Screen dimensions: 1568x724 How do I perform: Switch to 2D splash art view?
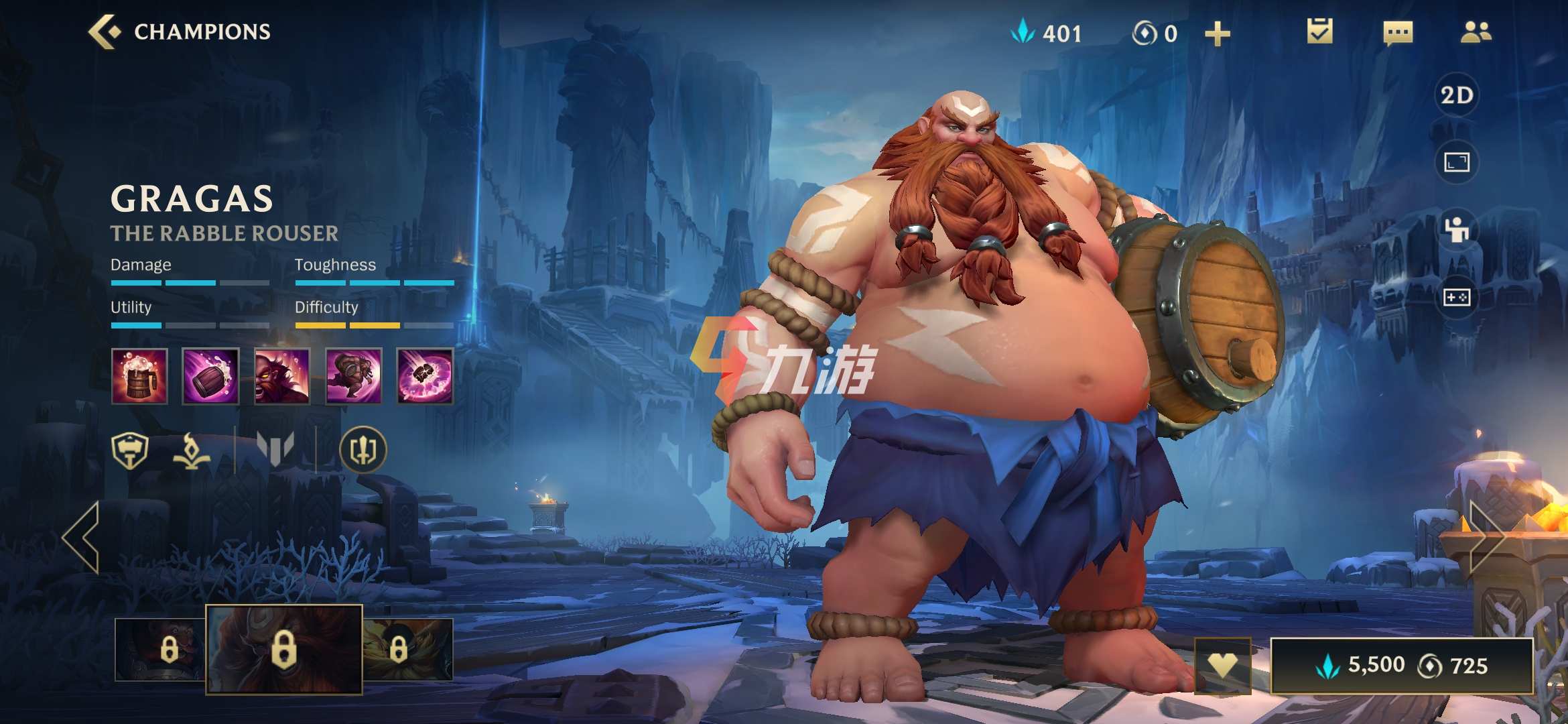pos(1457,95)
